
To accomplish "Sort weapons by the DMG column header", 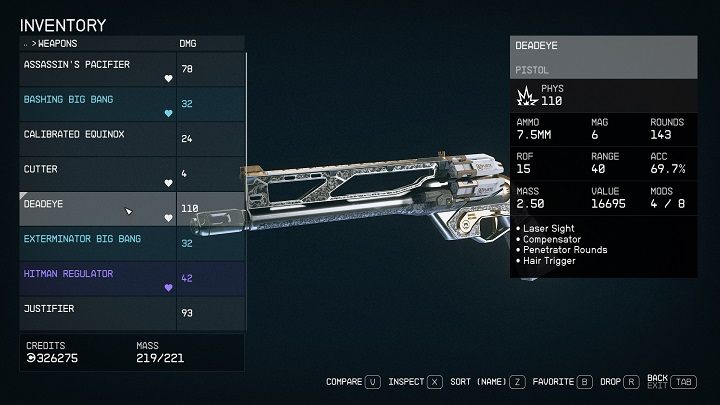I will [188, 43].
